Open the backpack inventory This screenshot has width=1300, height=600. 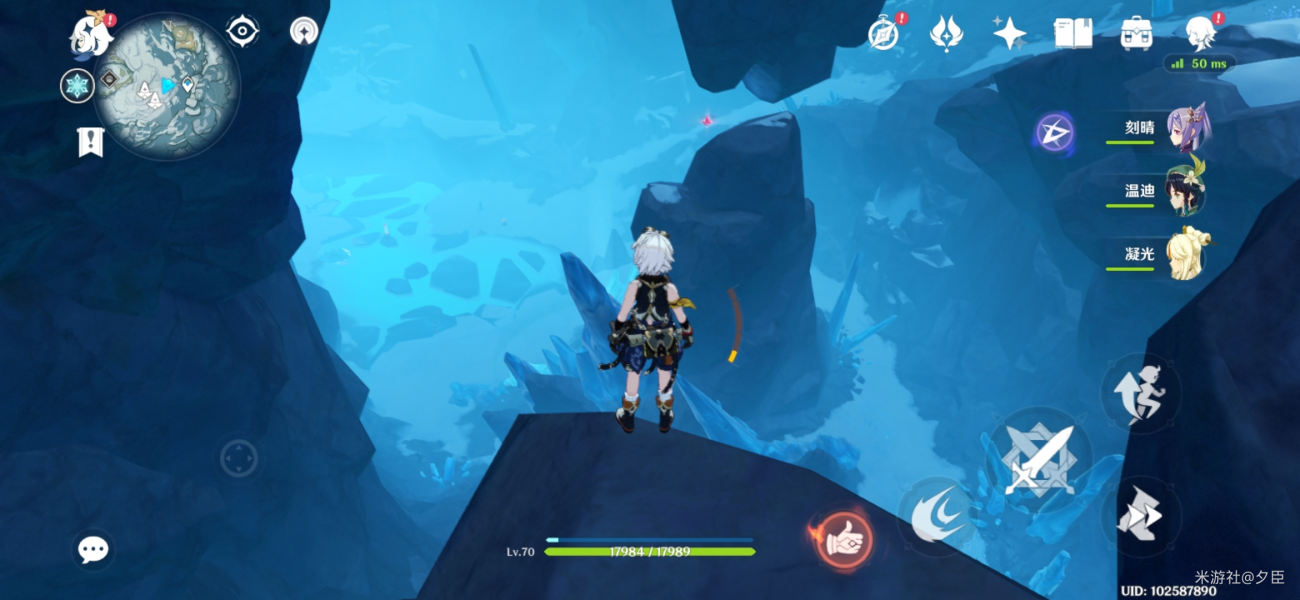point(1136,34)
